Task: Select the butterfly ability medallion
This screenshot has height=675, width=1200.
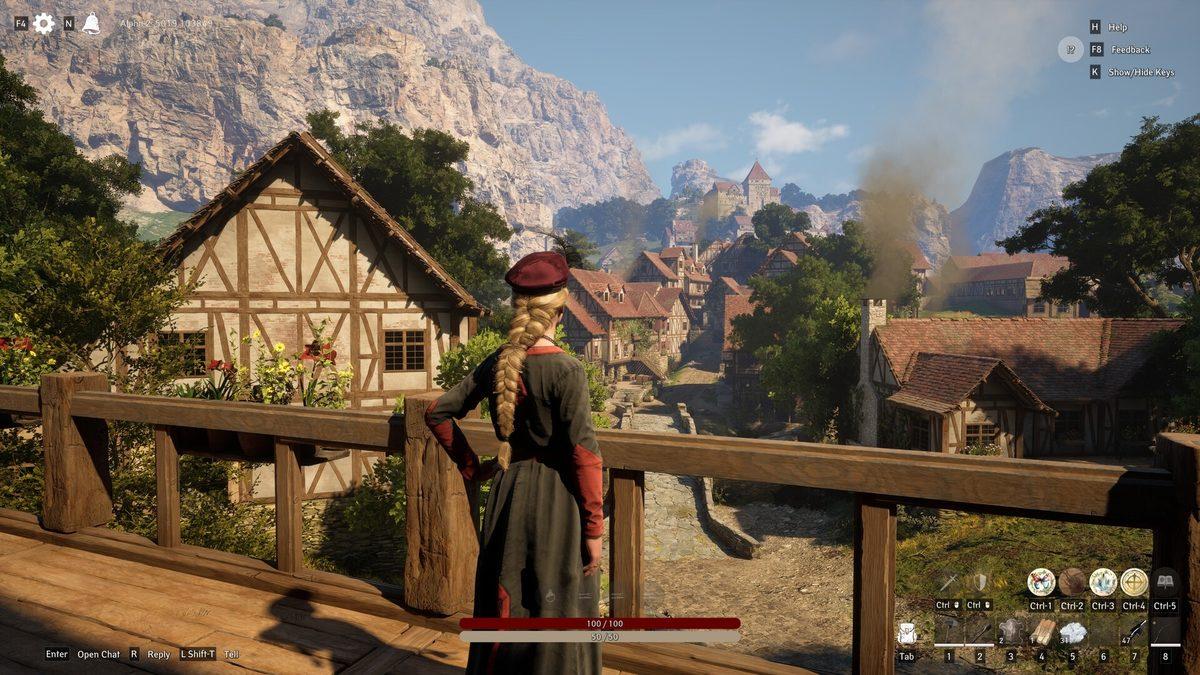Action: tap(1041, 582)
